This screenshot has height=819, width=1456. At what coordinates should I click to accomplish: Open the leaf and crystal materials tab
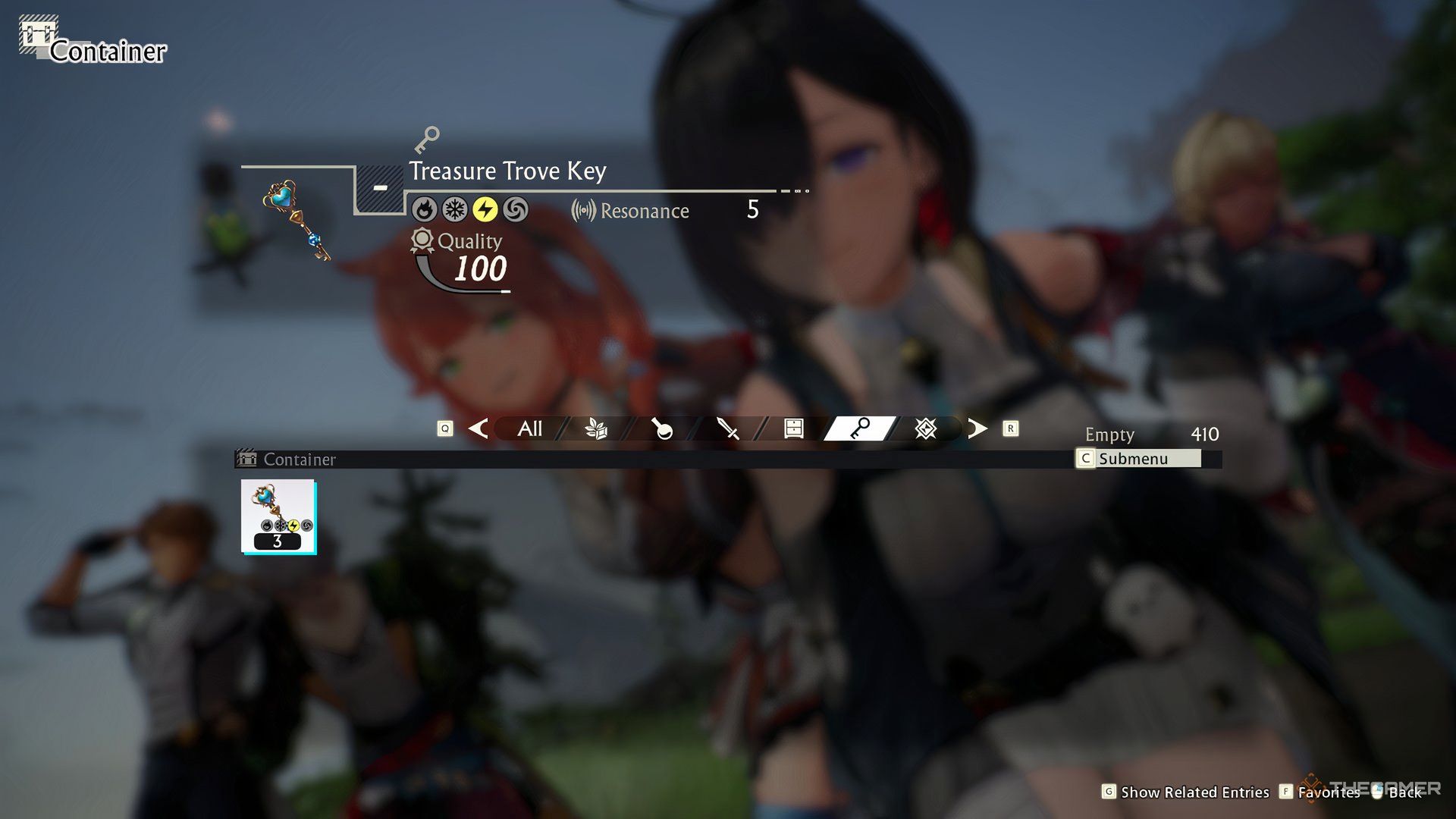click(596, 429)
